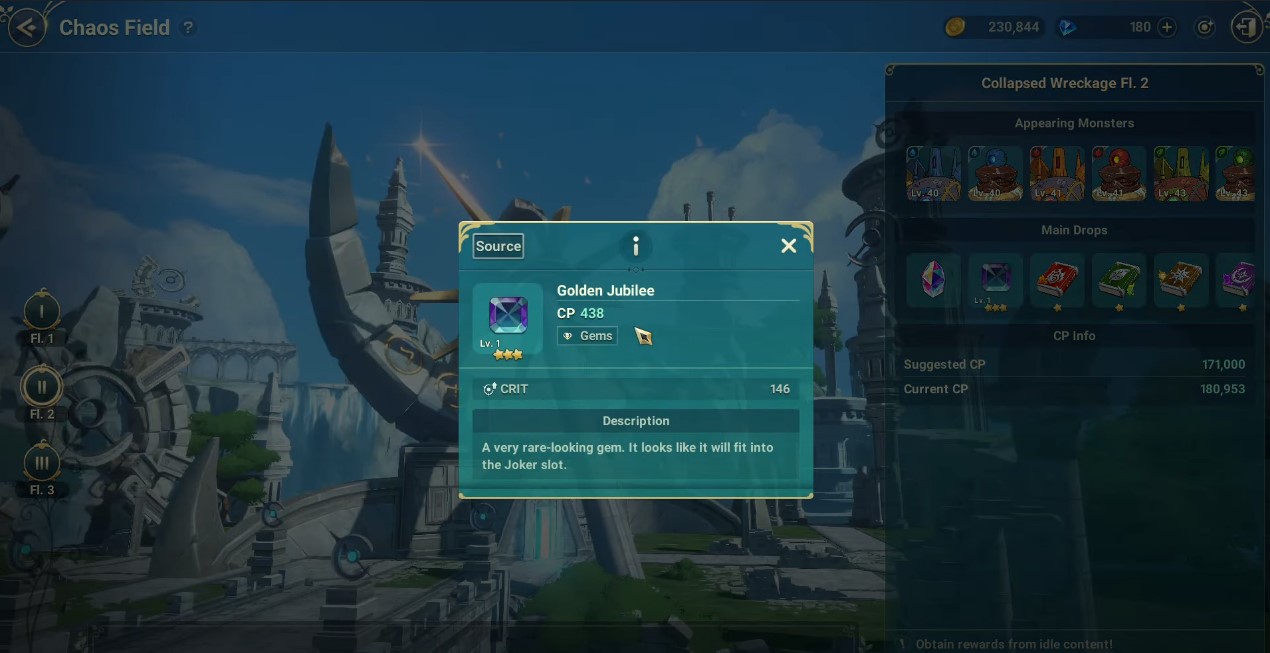Image resolution: width=1270 pixels, height=653 pixels.
Task: Inspect the green book main drop
Action: click(1118, 279)
